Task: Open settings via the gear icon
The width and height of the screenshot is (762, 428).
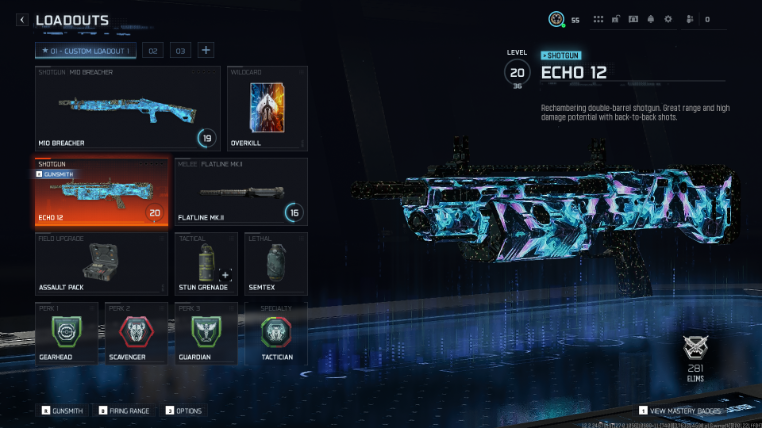Action: pyautogui.click(x=669, y=19)
